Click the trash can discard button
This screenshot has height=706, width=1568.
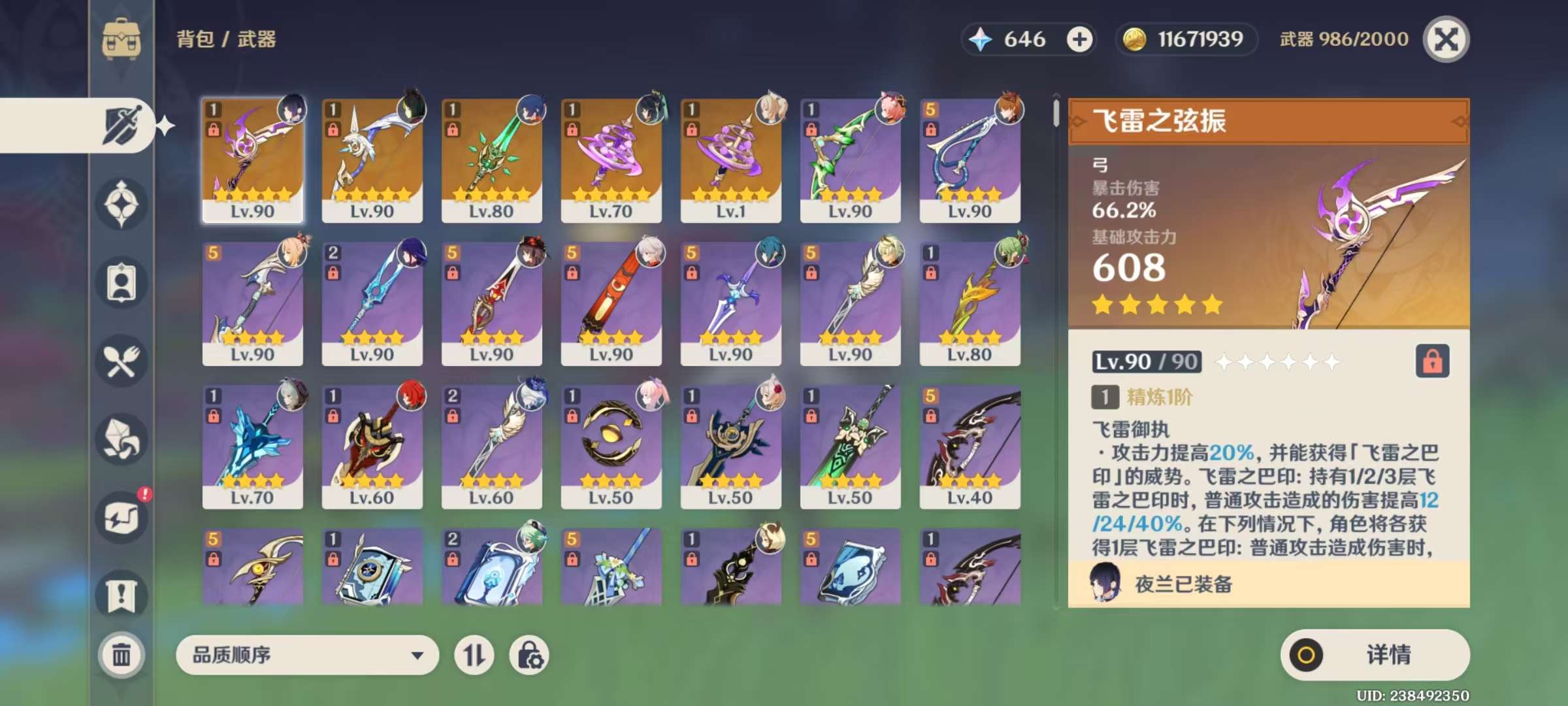tap(122, 654)
